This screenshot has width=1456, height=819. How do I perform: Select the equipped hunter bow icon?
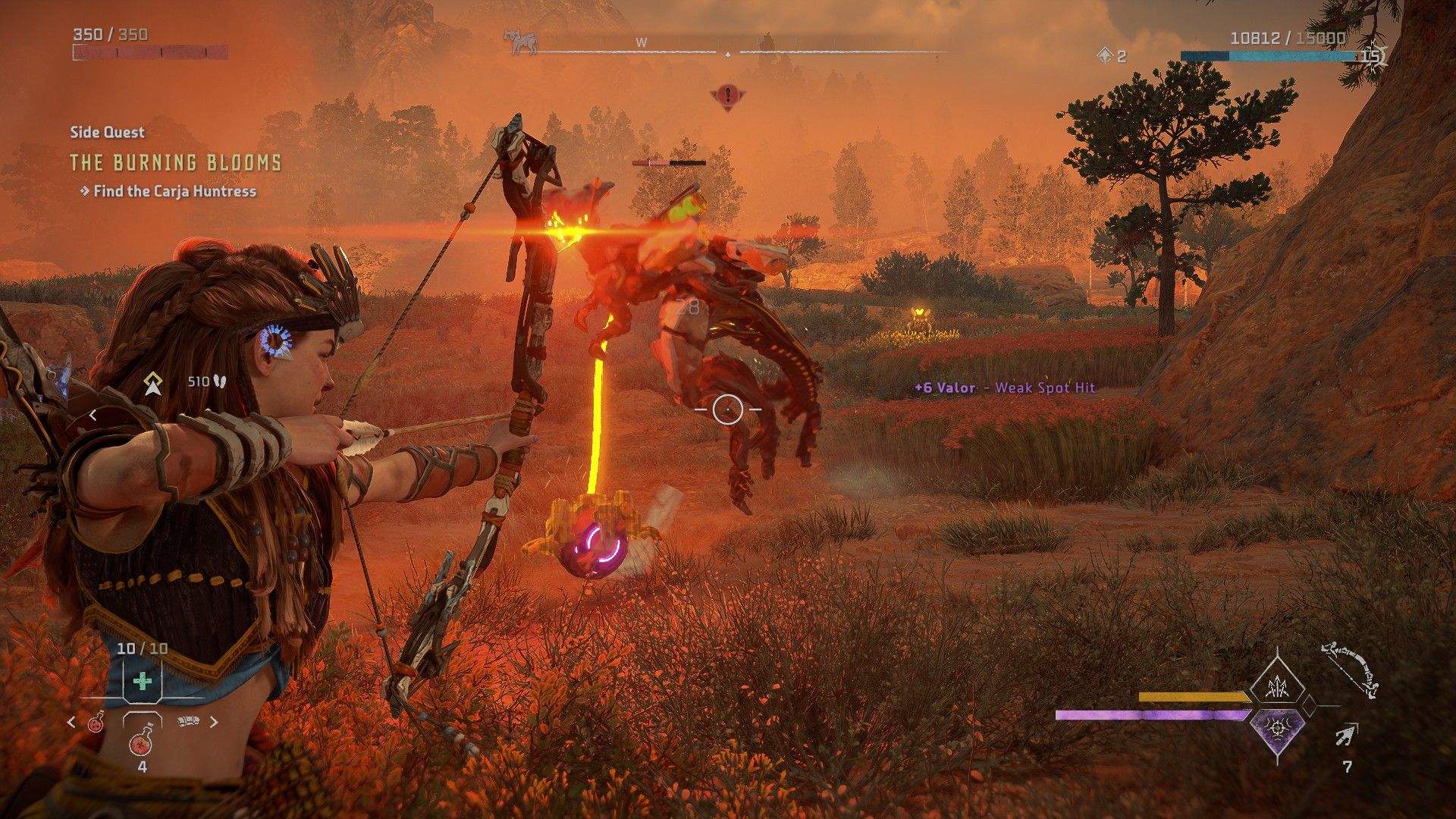1350,670
